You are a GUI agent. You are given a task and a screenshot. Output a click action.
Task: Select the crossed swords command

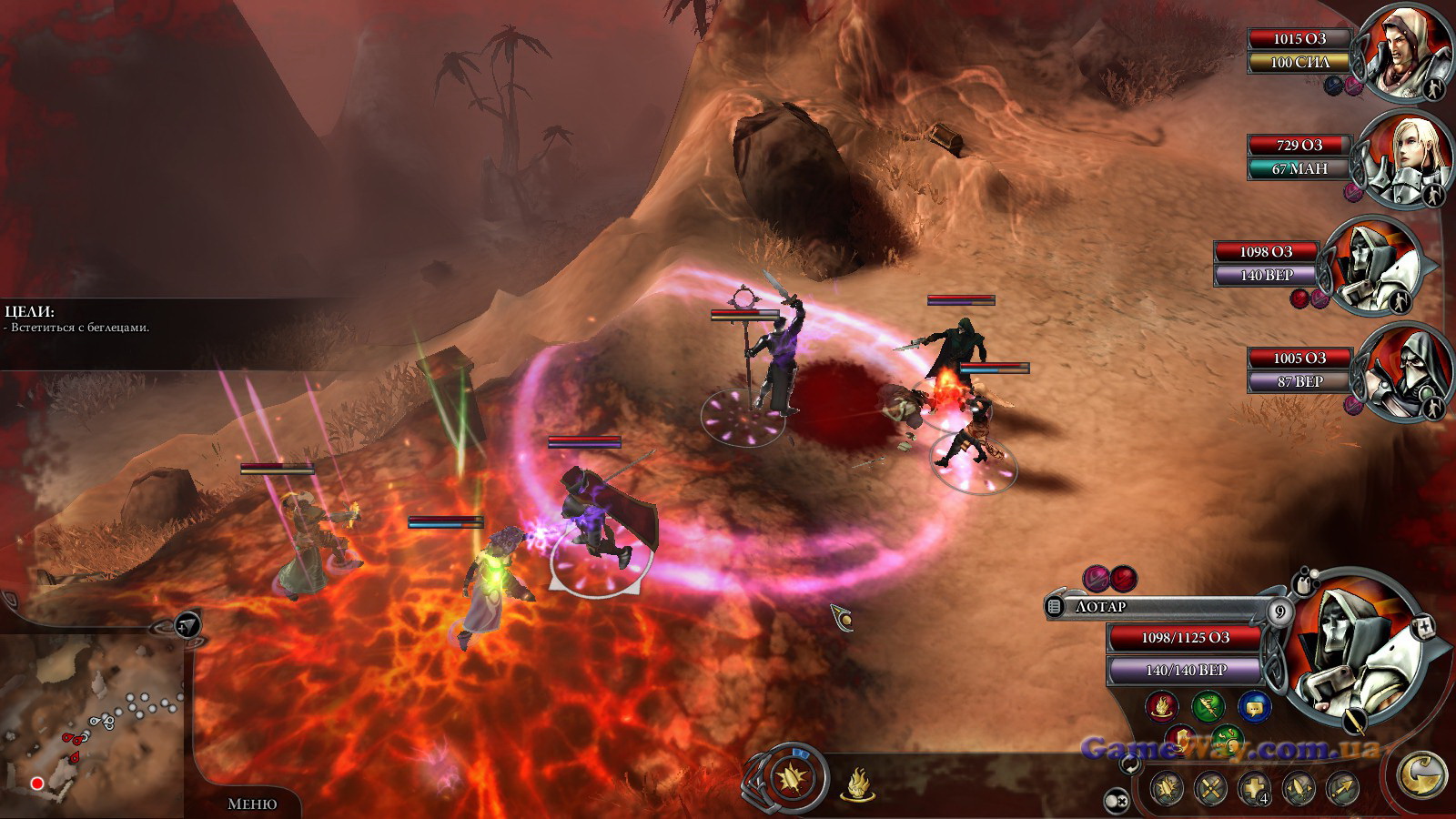tap(1210, 788)
